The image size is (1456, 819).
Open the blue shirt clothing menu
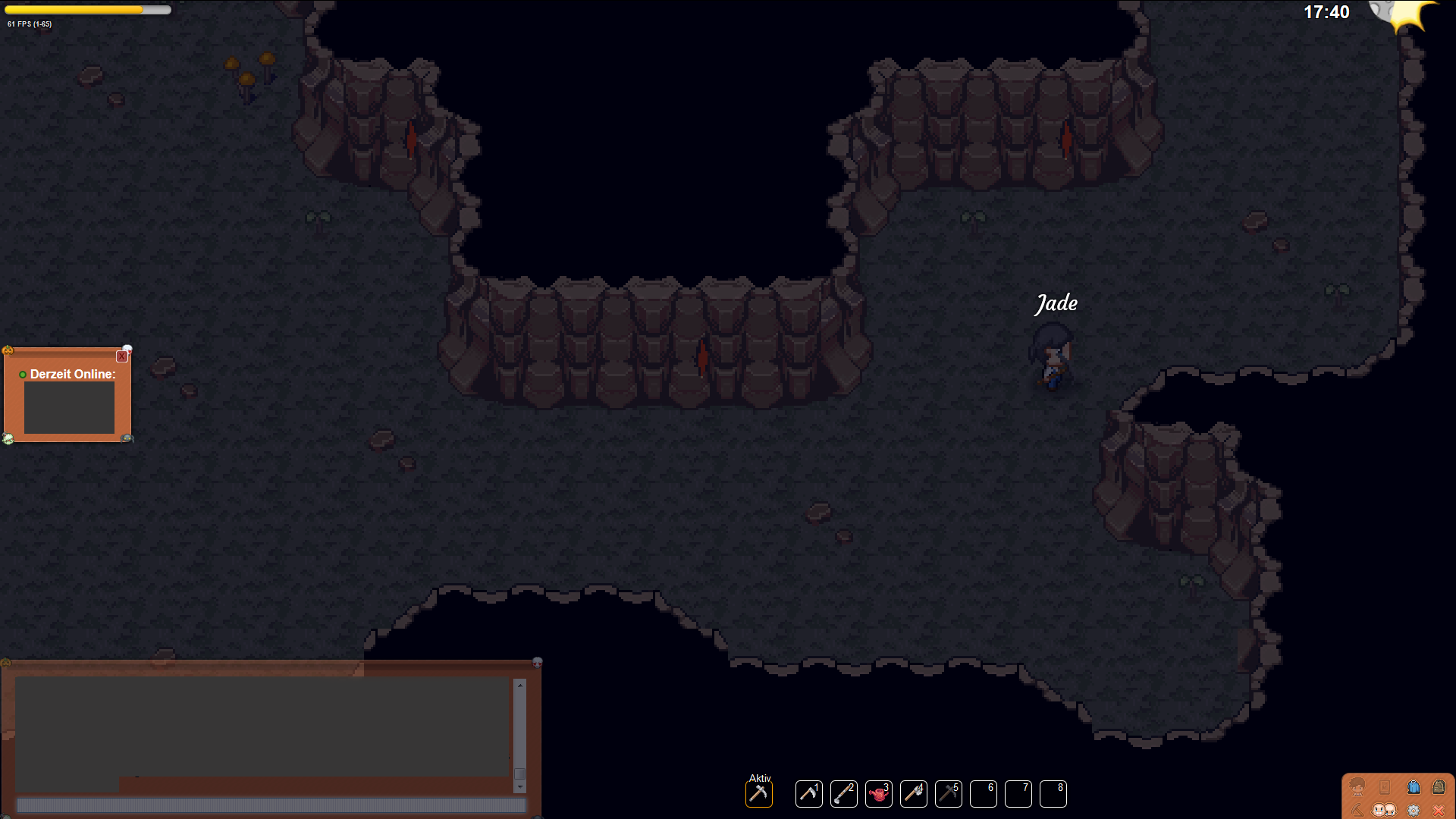pyautogui.click(x=1414, y=786)
